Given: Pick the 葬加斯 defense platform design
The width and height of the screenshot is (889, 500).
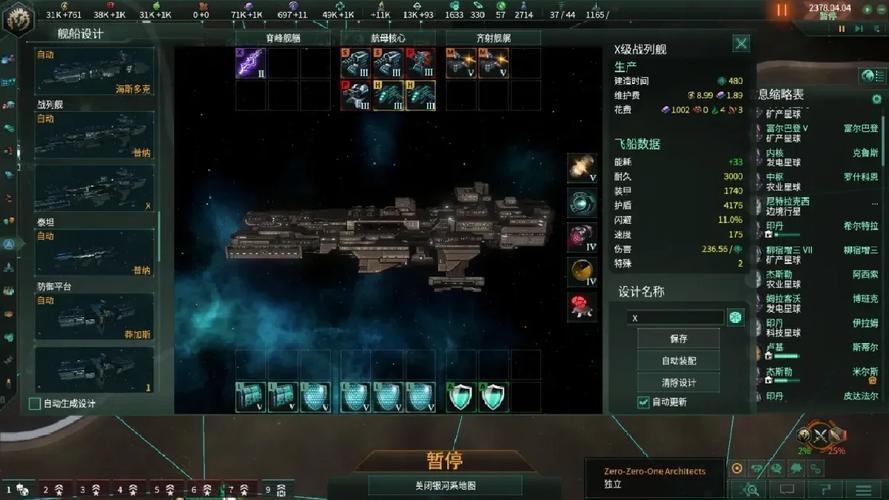Looking at the screenshot, I should pos(94,316).
